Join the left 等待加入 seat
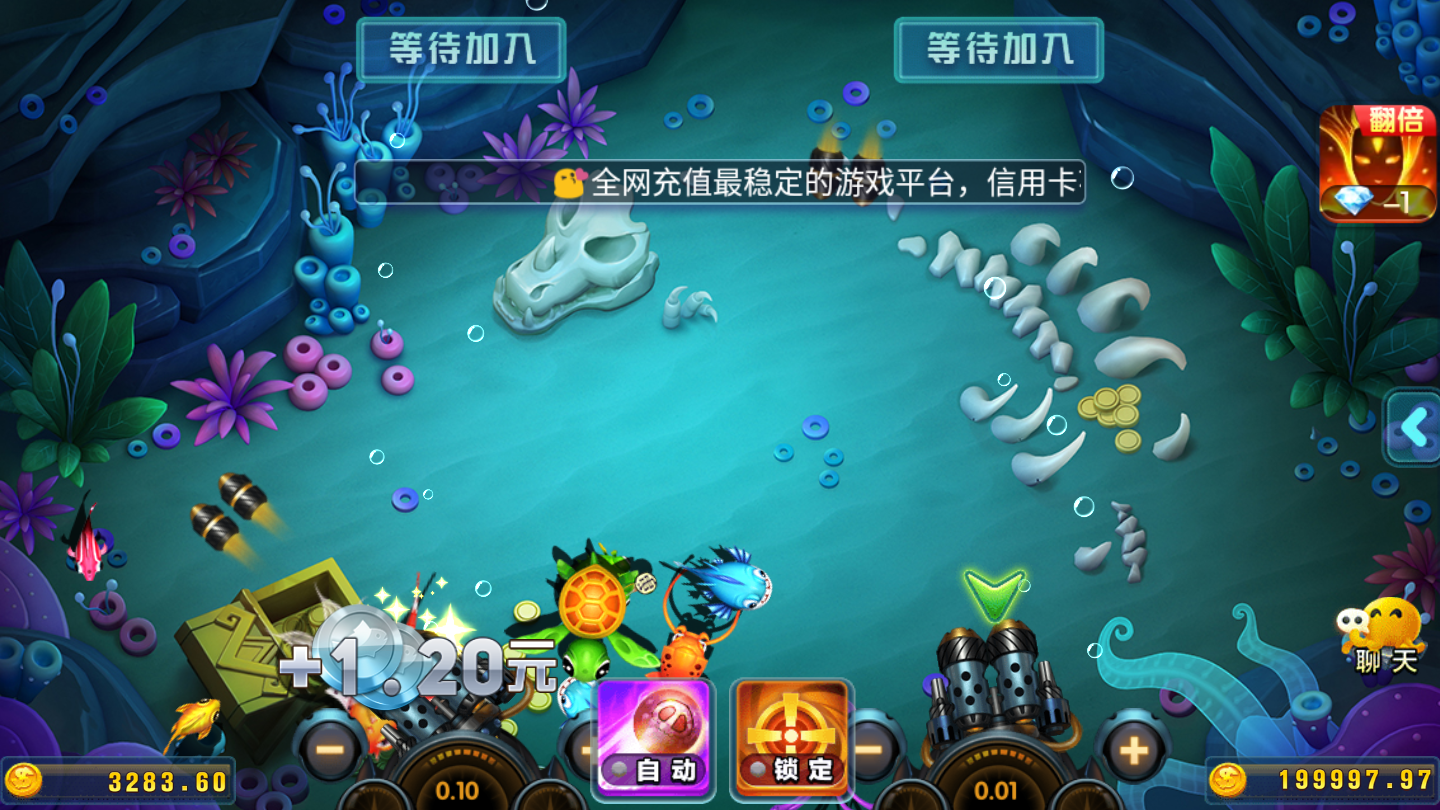The height and width of the screenshot is (810, 1440). tap(460, 48)
